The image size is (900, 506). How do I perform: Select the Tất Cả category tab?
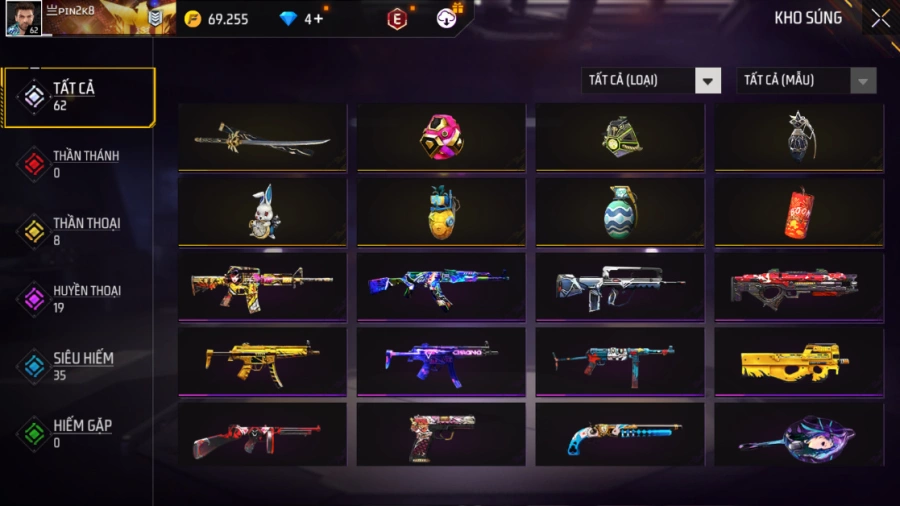pos(78,97)
